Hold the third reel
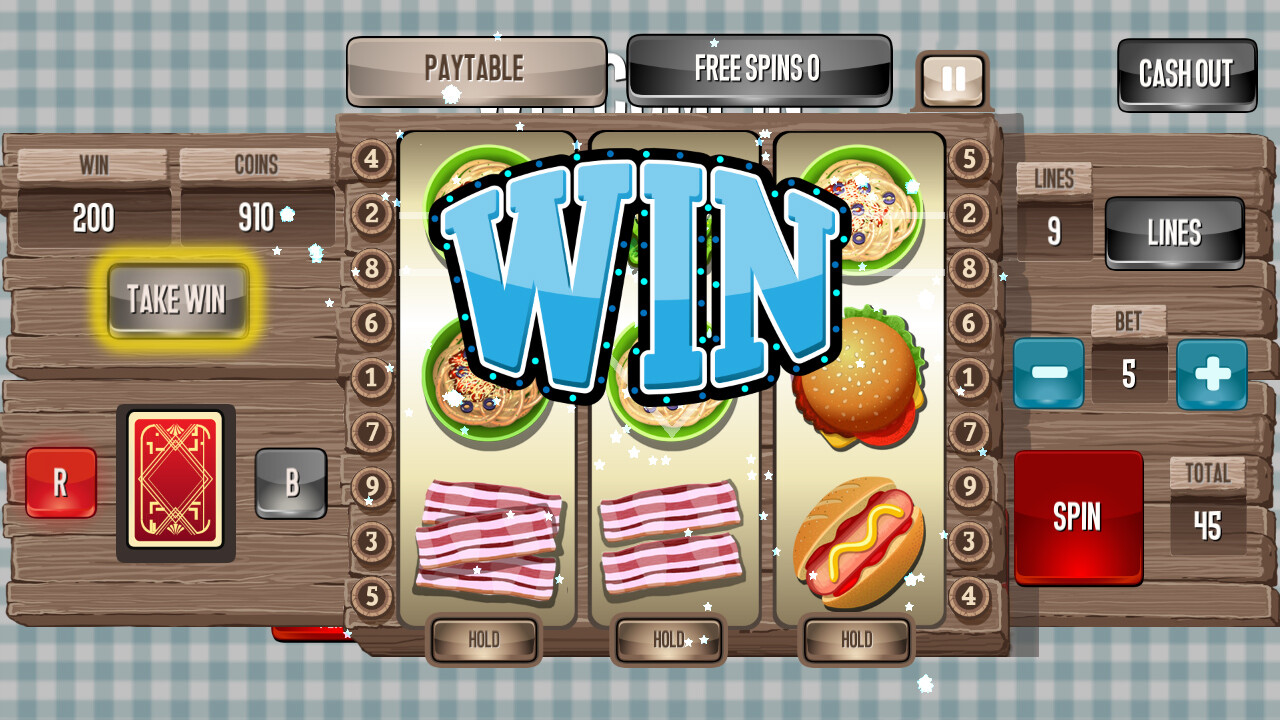1280x720 pixels. [x=855, y=640]
